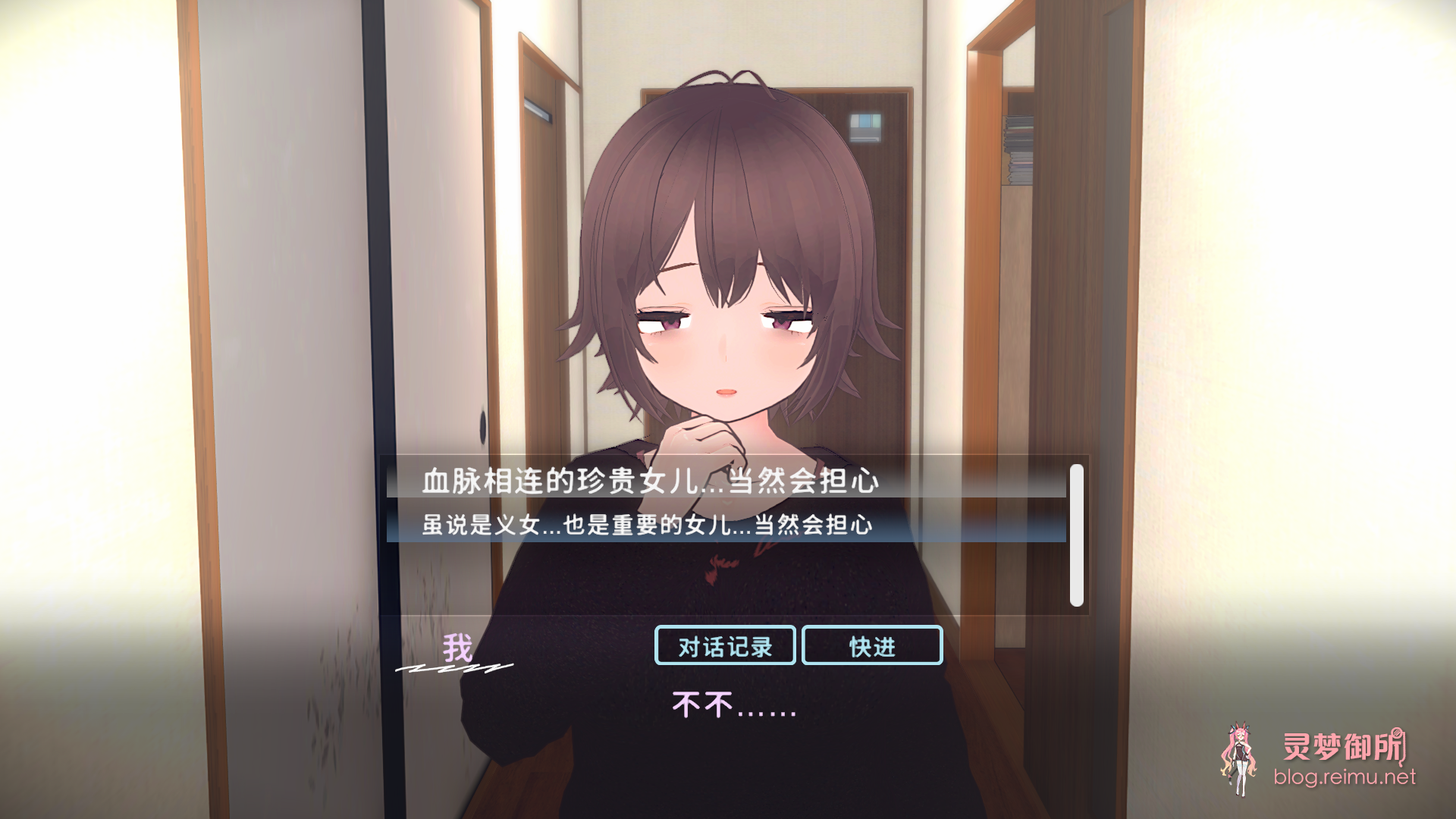Open the 对话记录 dialogue history
This screenshot has height=819, width=1456.
click(x=723, y=647)
